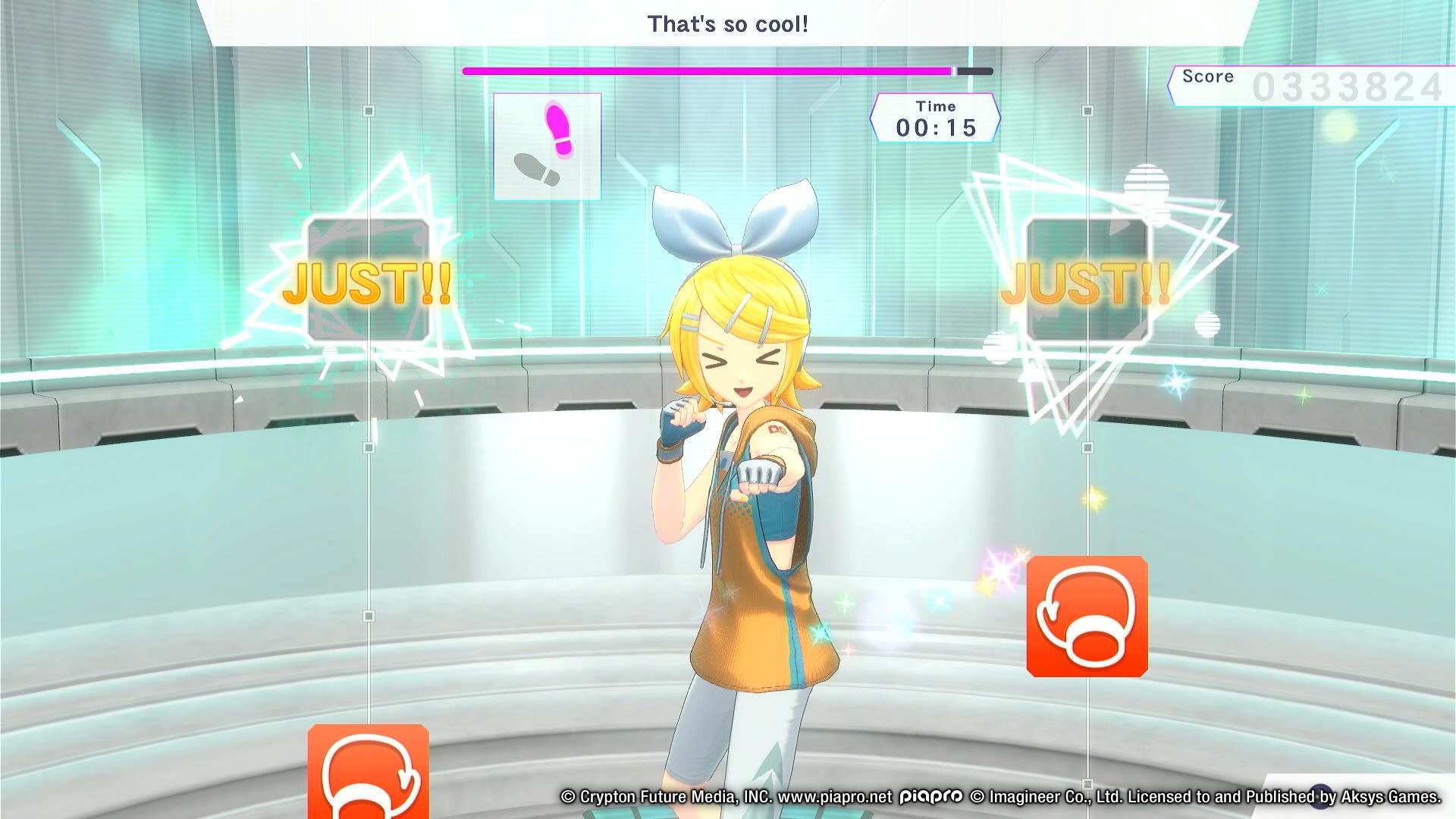The height and width of the screenshot is (819, 1456).
Task: Expand the footstep instruction card
Action: coord(548,146)
